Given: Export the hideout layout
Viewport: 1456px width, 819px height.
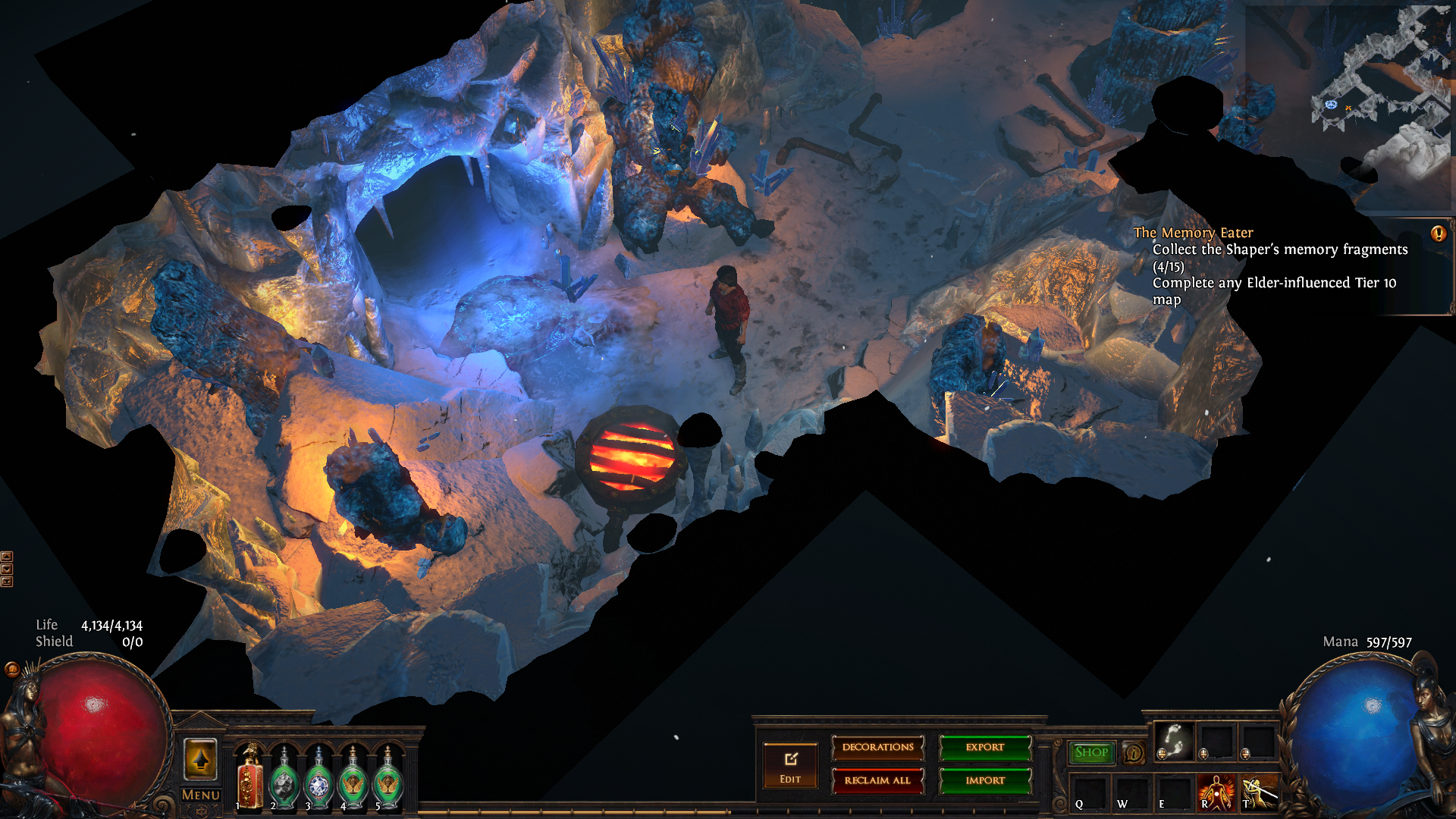Looking at the screenshot, I should [985, 748].
